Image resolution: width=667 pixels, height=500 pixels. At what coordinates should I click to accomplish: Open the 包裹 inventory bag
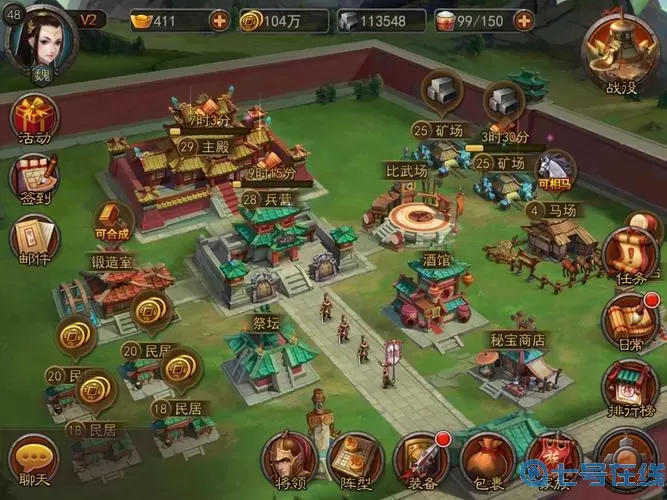[x=487, y=461]
